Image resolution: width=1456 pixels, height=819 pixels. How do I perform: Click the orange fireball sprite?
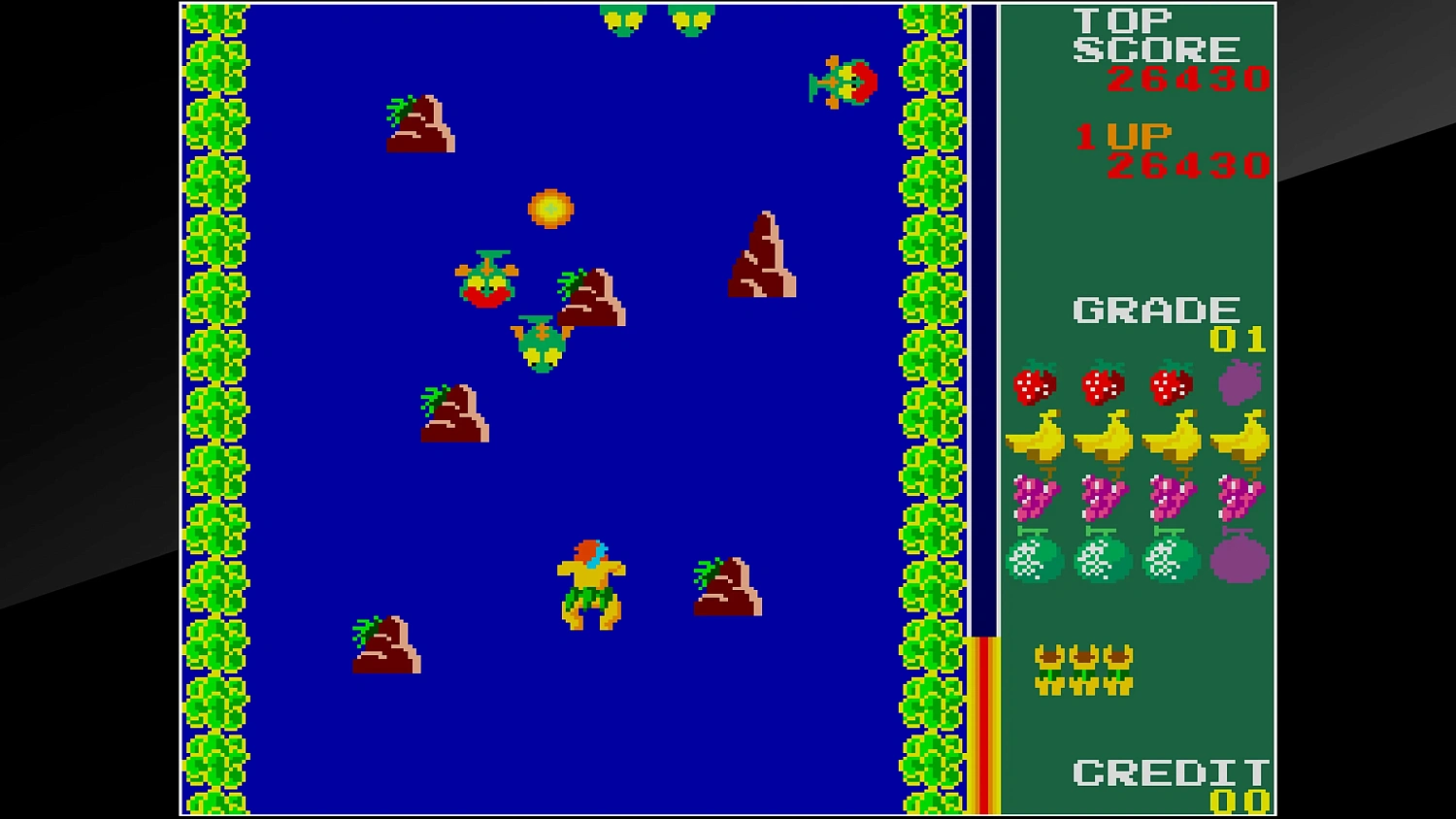coord(549,208)
